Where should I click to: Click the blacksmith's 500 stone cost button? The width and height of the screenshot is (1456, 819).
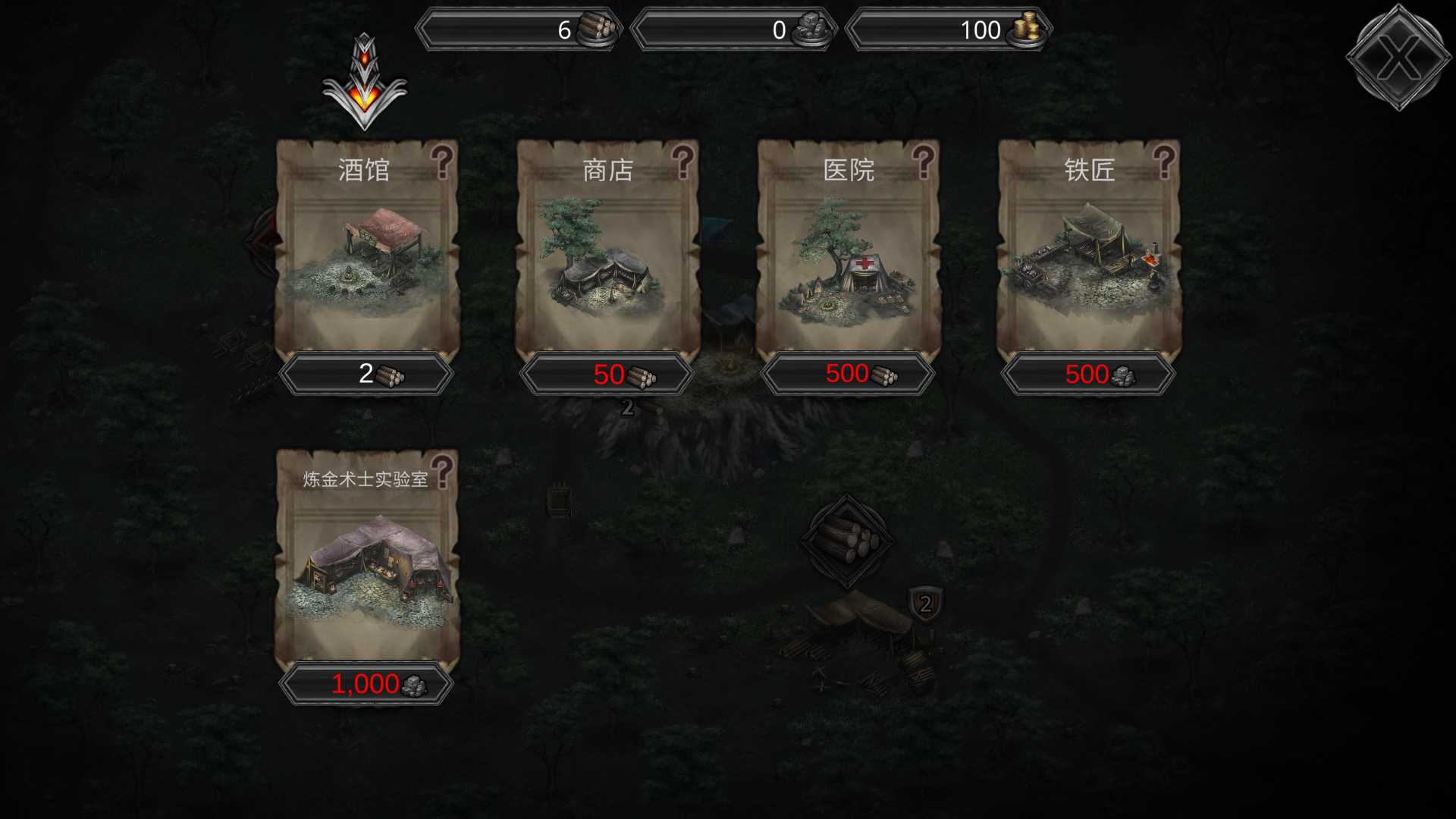point(1088,374)
